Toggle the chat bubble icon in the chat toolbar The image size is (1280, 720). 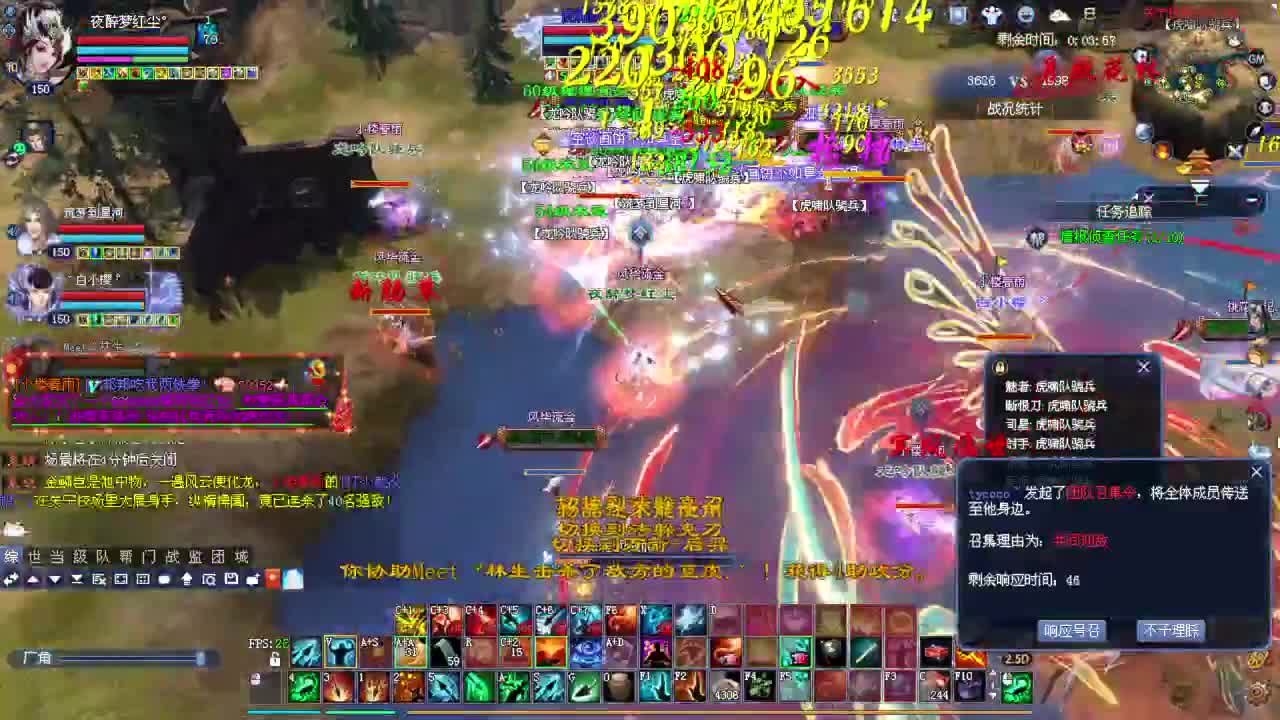165,579
